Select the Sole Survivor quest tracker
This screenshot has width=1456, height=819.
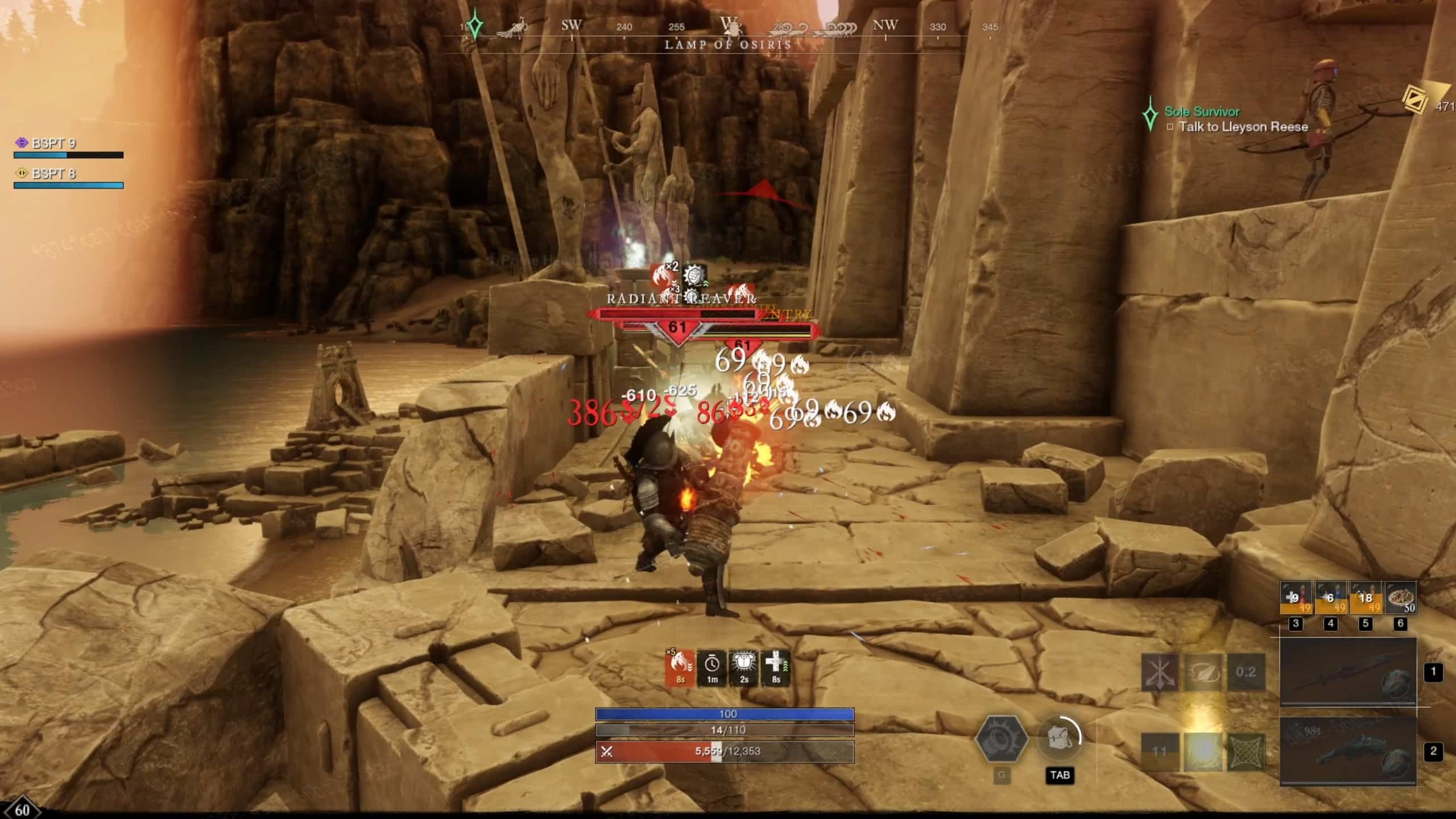pos(1202,112)
